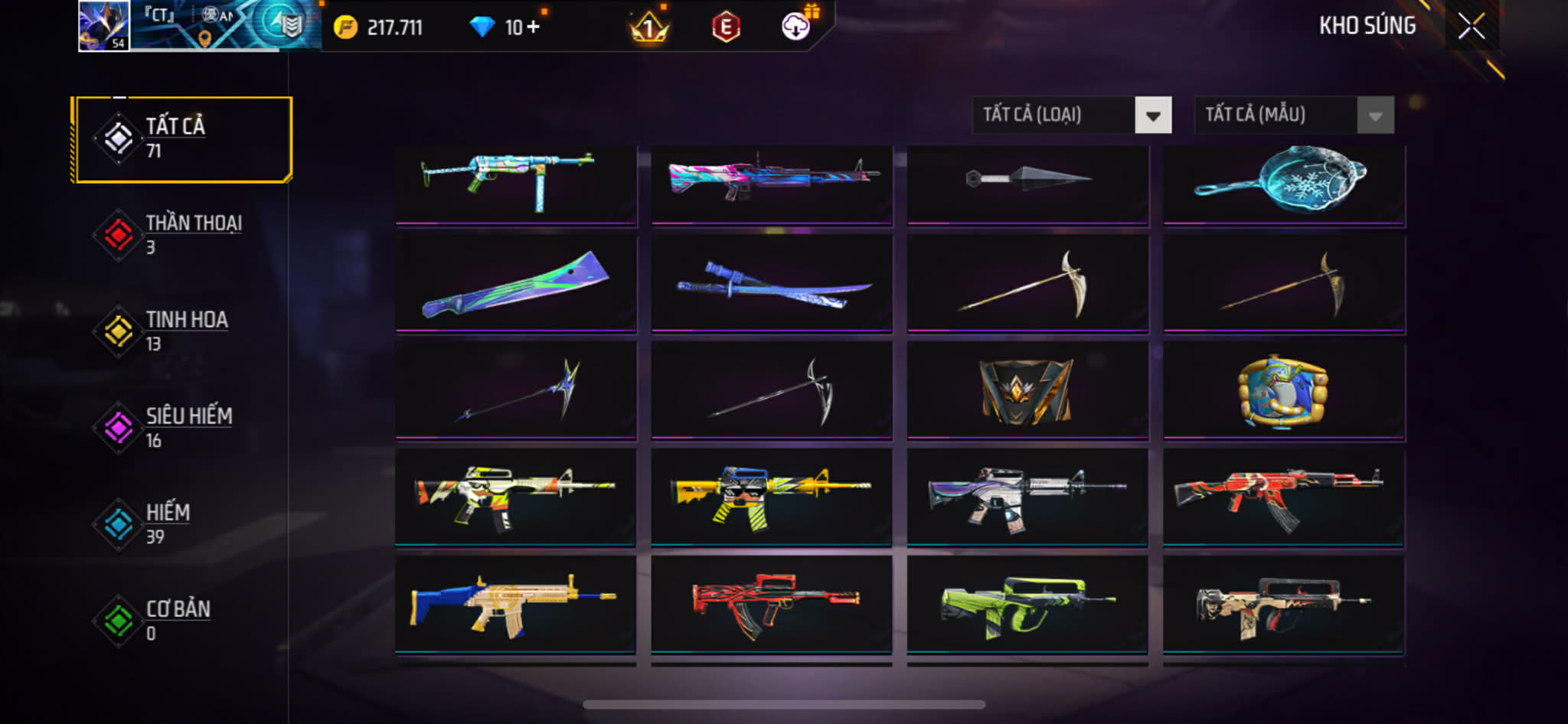Switch to the Thần Thoại rarity tab
Screen dimensions: 1568x724
pos(182,234)
